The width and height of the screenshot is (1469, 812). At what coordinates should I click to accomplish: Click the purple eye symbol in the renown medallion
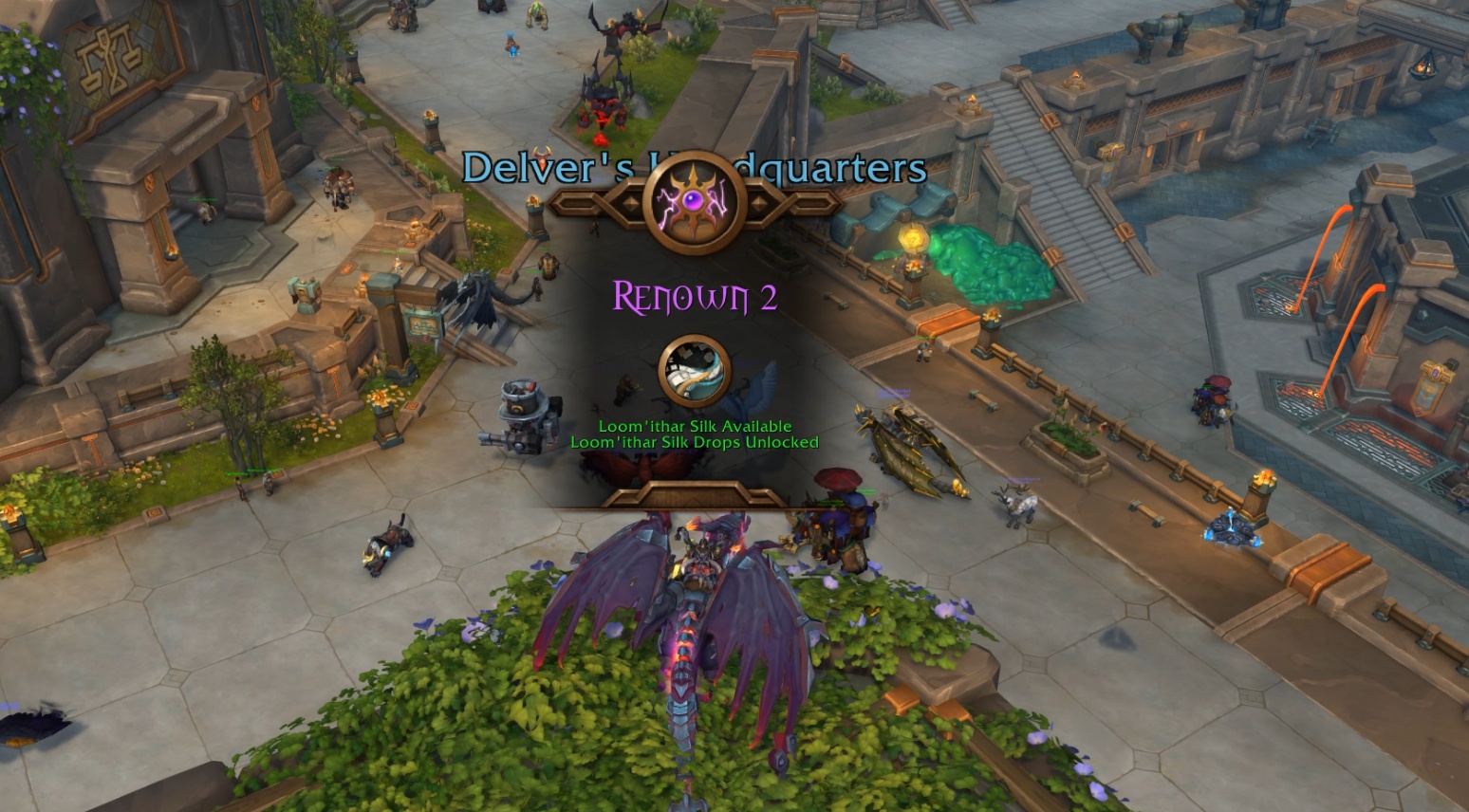point(694,201)
